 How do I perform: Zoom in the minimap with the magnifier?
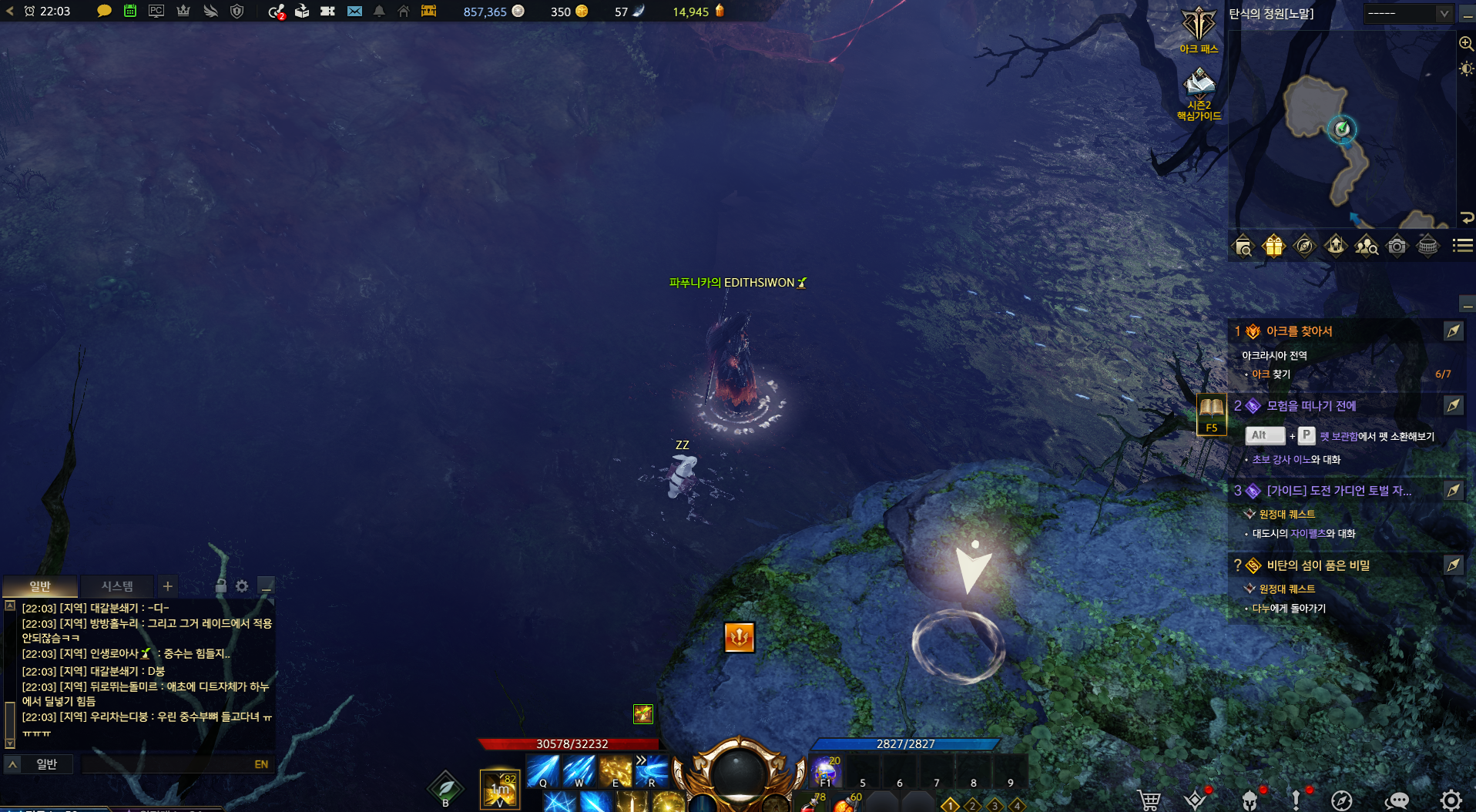click(x=1466, y=44)
